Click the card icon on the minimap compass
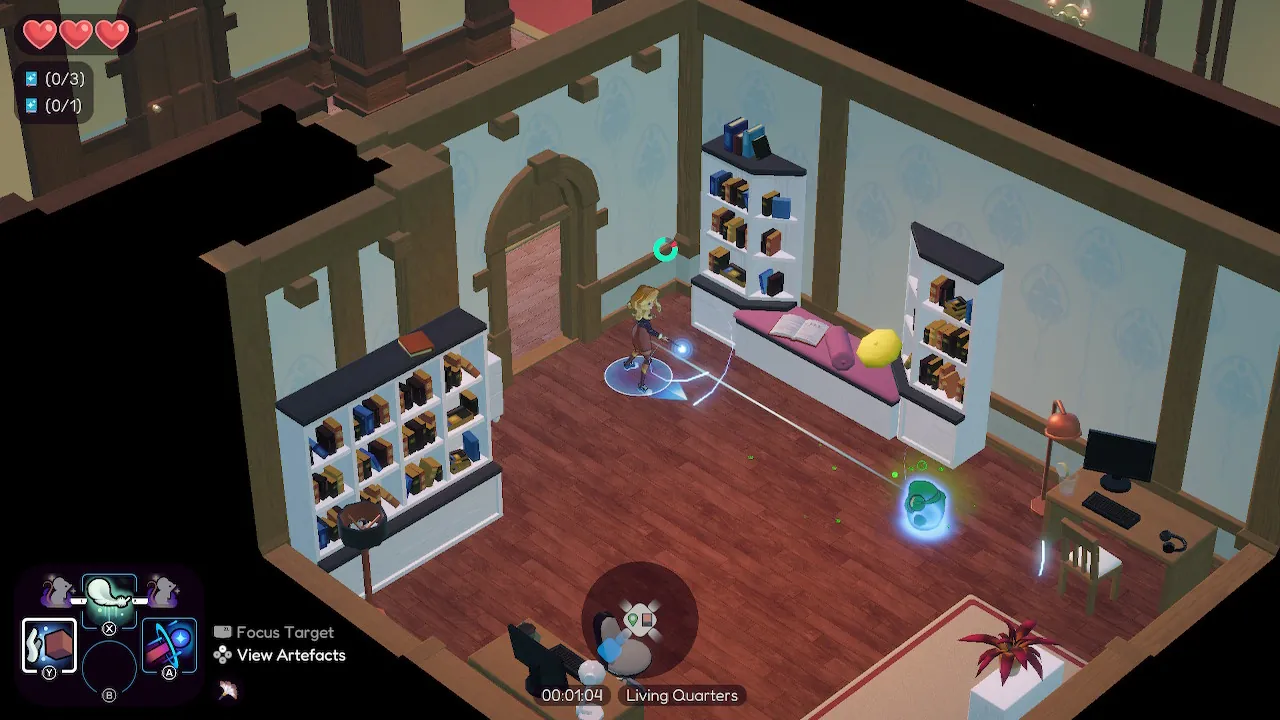Image resolution: width=1280 pixels, height=720 pixels. tap(647, 620)
